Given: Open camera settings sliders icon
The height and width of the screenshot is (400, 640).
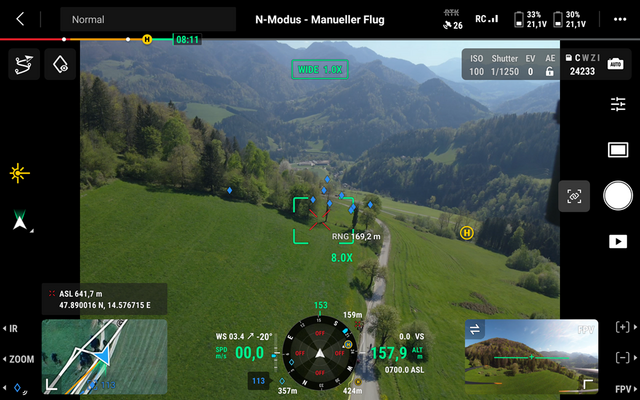Looking at the screenshot, I should 618,104.
